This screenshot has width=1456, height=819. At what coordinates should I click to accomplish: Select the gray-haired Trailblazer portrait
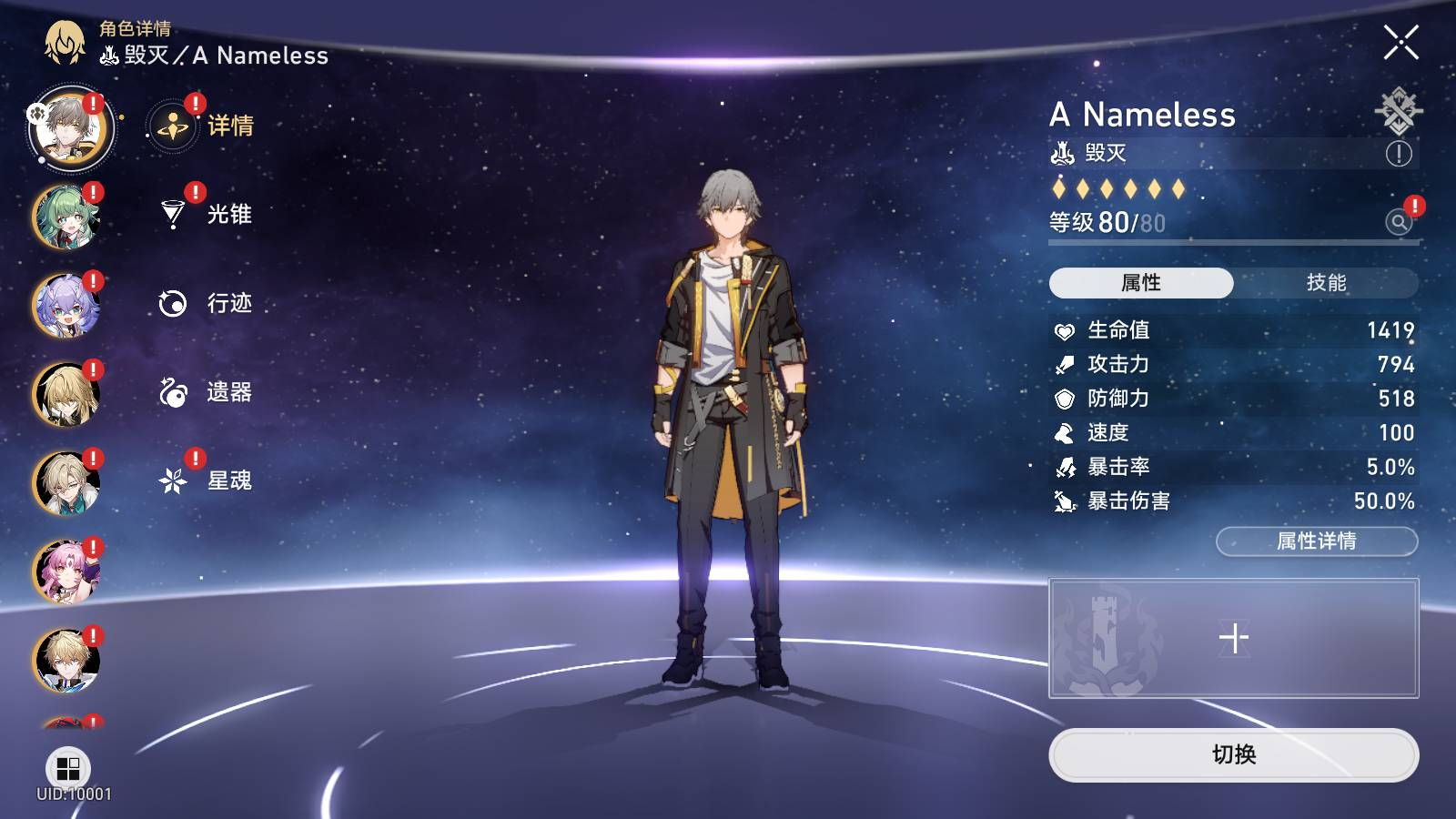70,130
